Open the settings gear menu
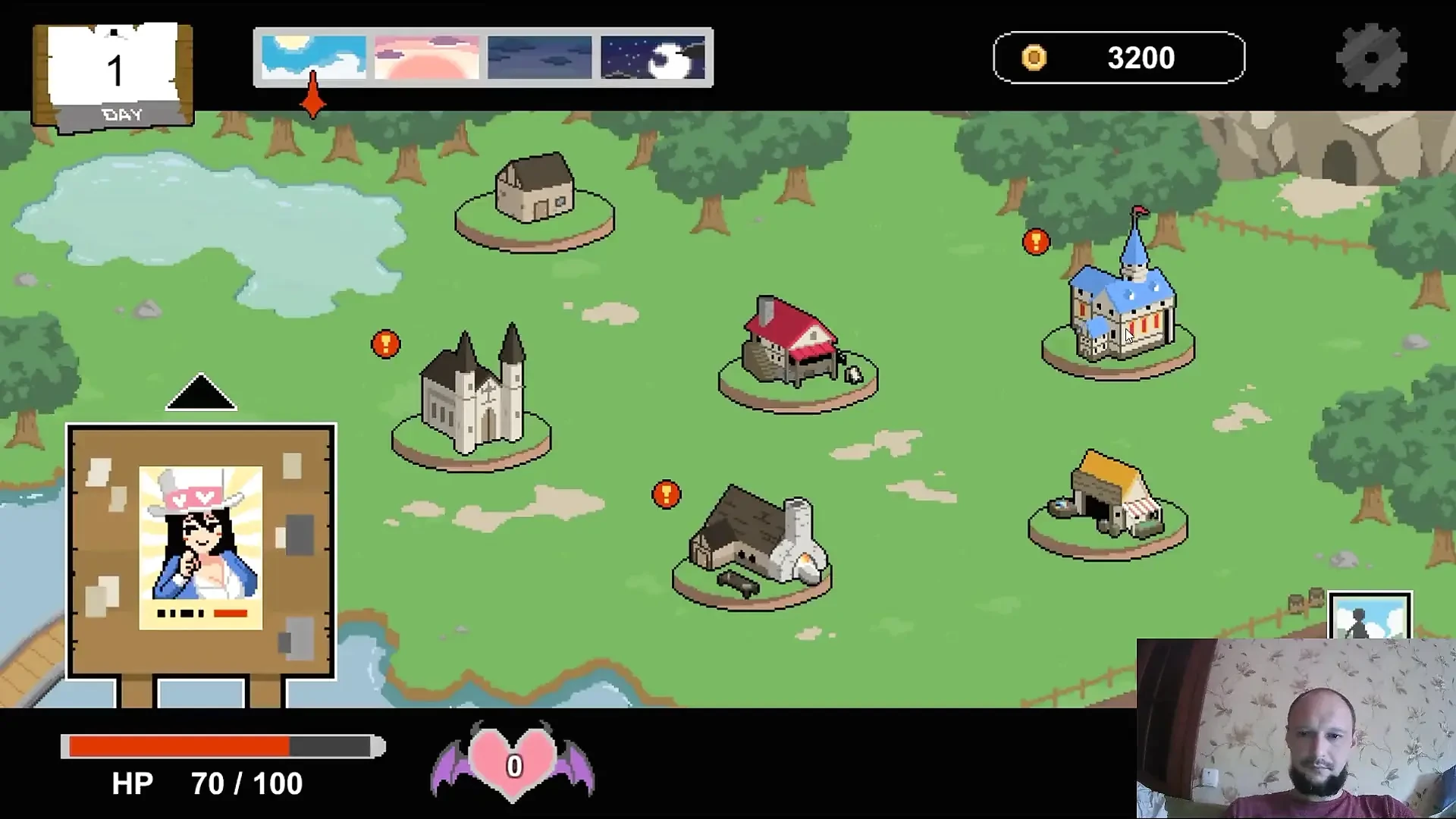 pos(1371,58)
